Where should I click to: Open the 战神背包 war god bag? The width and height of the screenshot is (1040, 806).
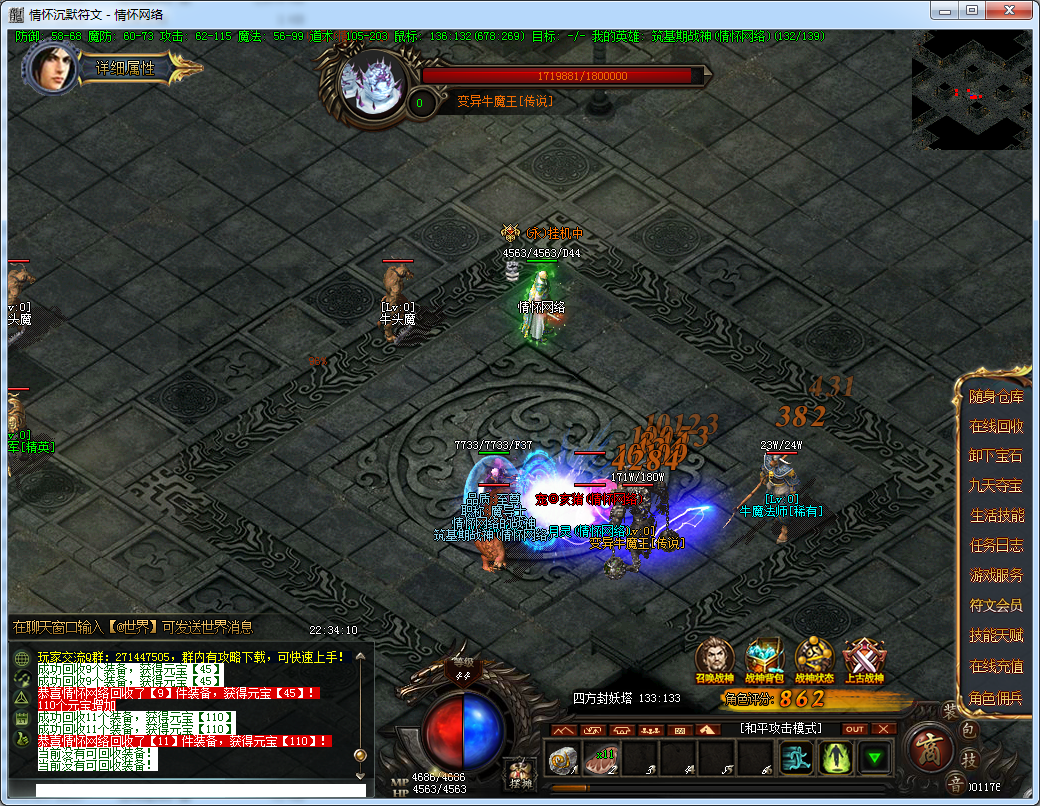click(x=764, y=658)
